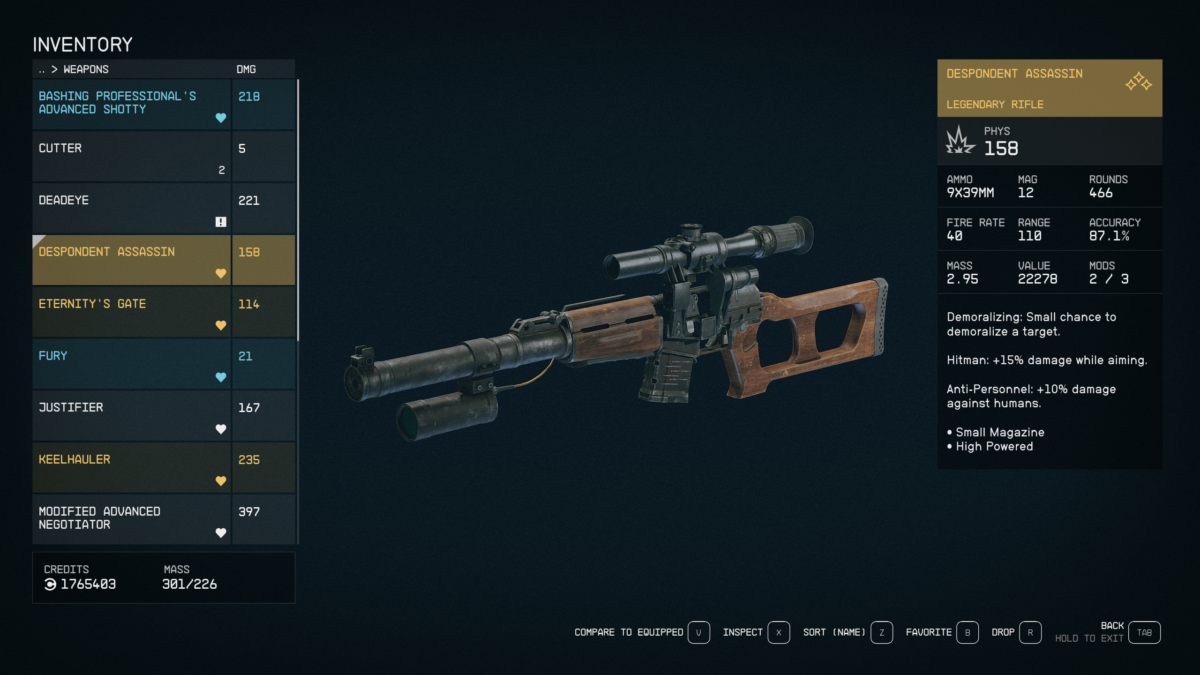
Task: Select the Despondent Assassin rifle row
Action: [132, 260]
